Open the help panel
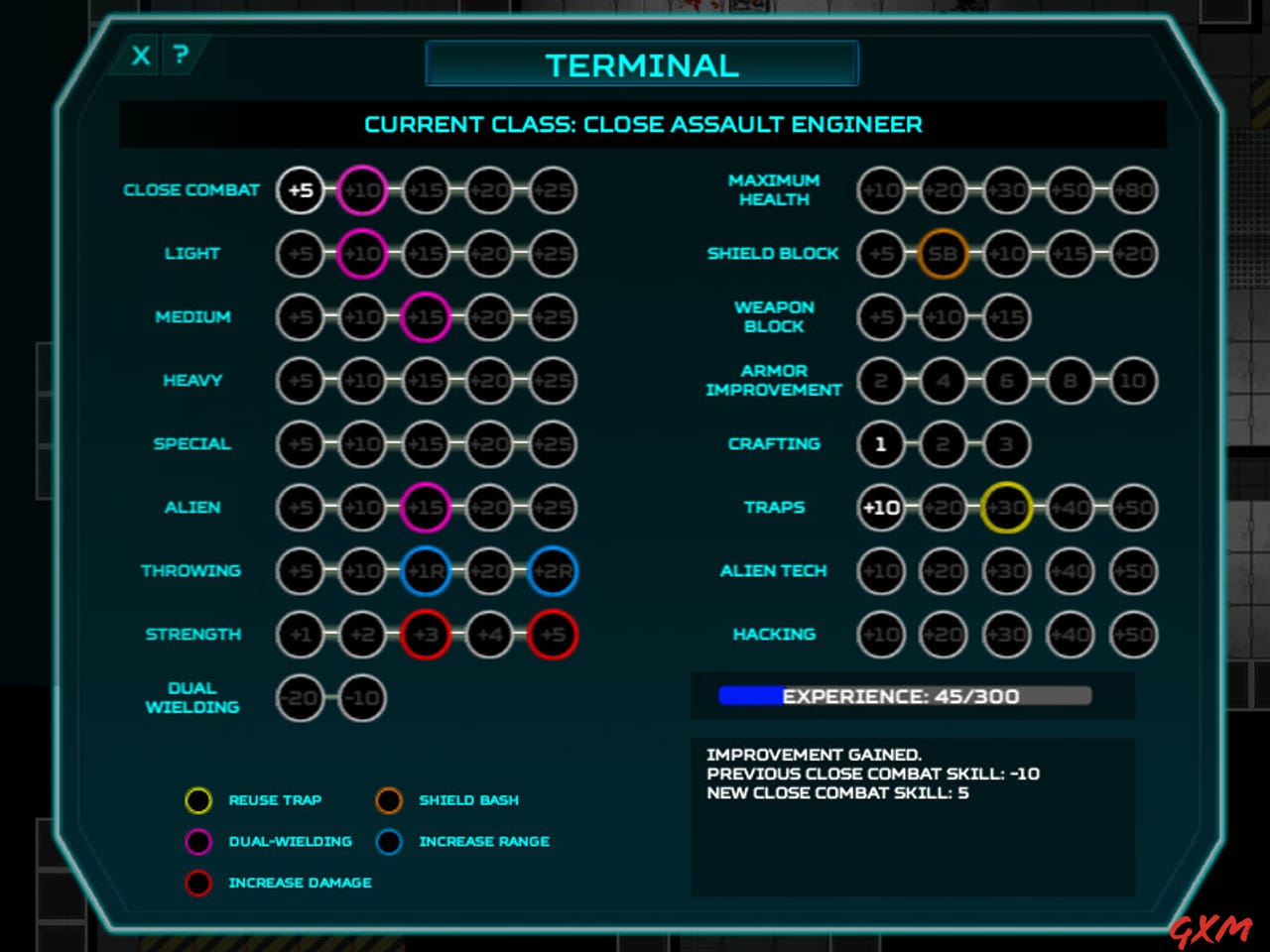1270x952 pixels. (x=180, y=56)
